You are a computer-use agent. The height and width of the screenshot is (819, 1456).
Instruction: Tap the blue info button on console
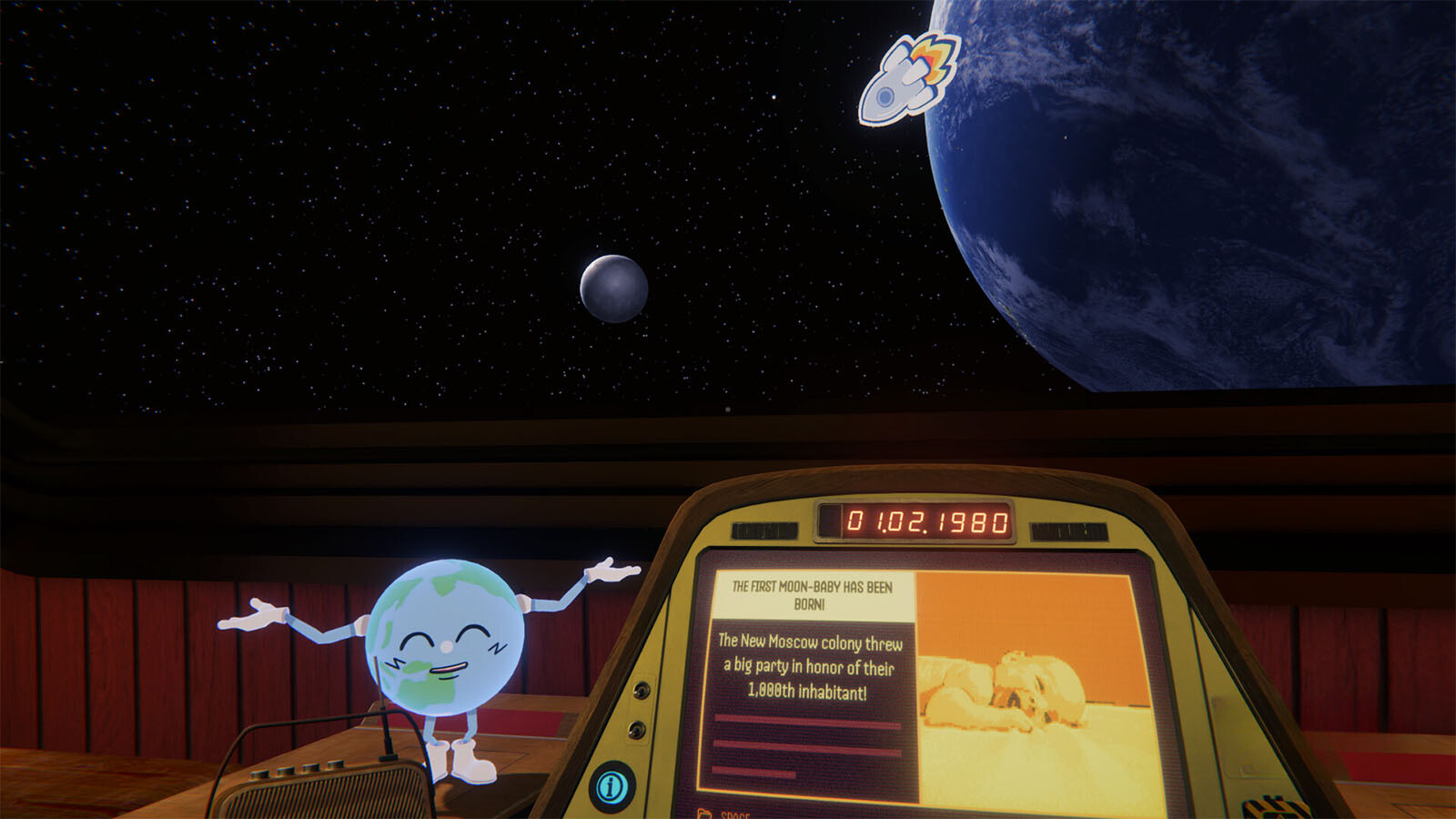[x=612, y=786]
